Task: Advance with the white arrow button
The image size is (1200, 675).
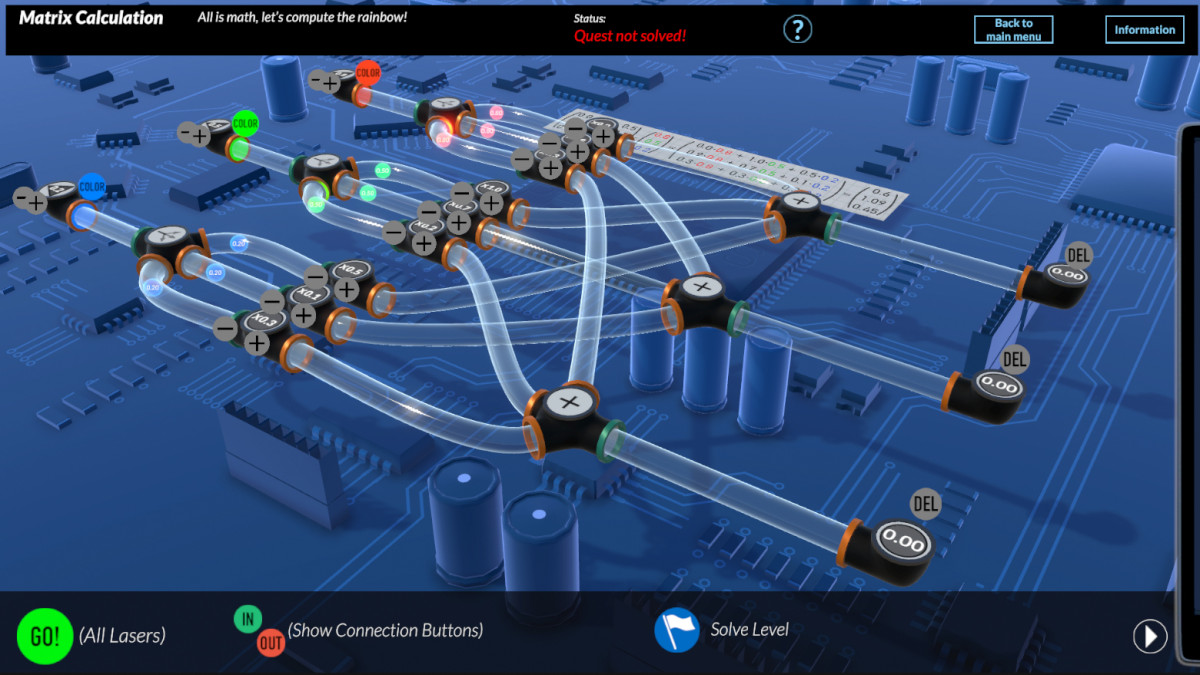Action: pos(1150,636)
